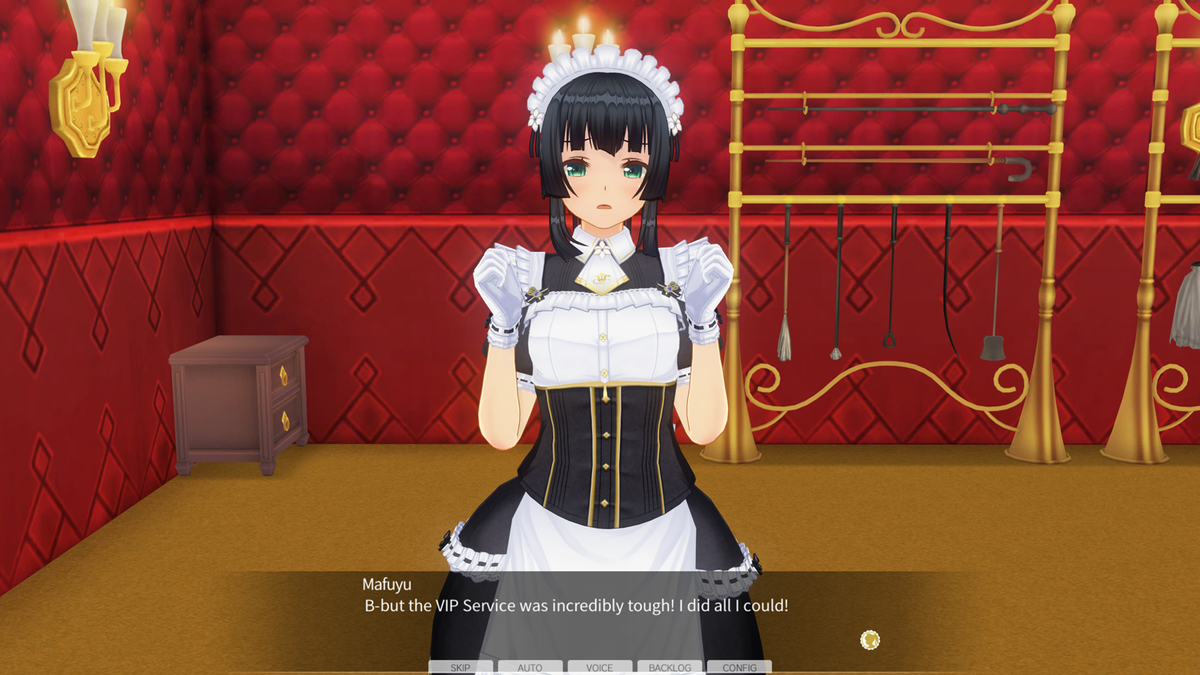This screenshot has width=1200, height=675.
Task: Open the CONFIG settings
Action: (x=739, y=667)
